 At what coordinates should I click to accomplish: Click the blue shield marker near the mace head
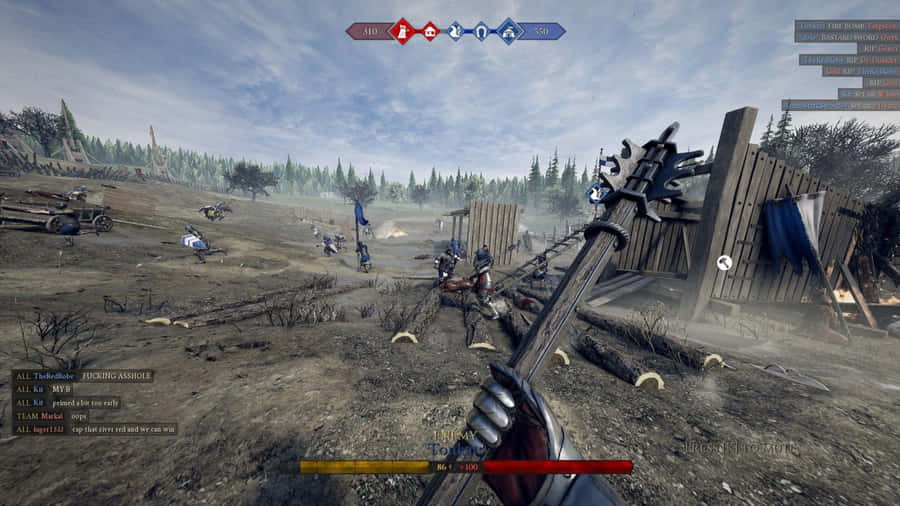[594, 194]
